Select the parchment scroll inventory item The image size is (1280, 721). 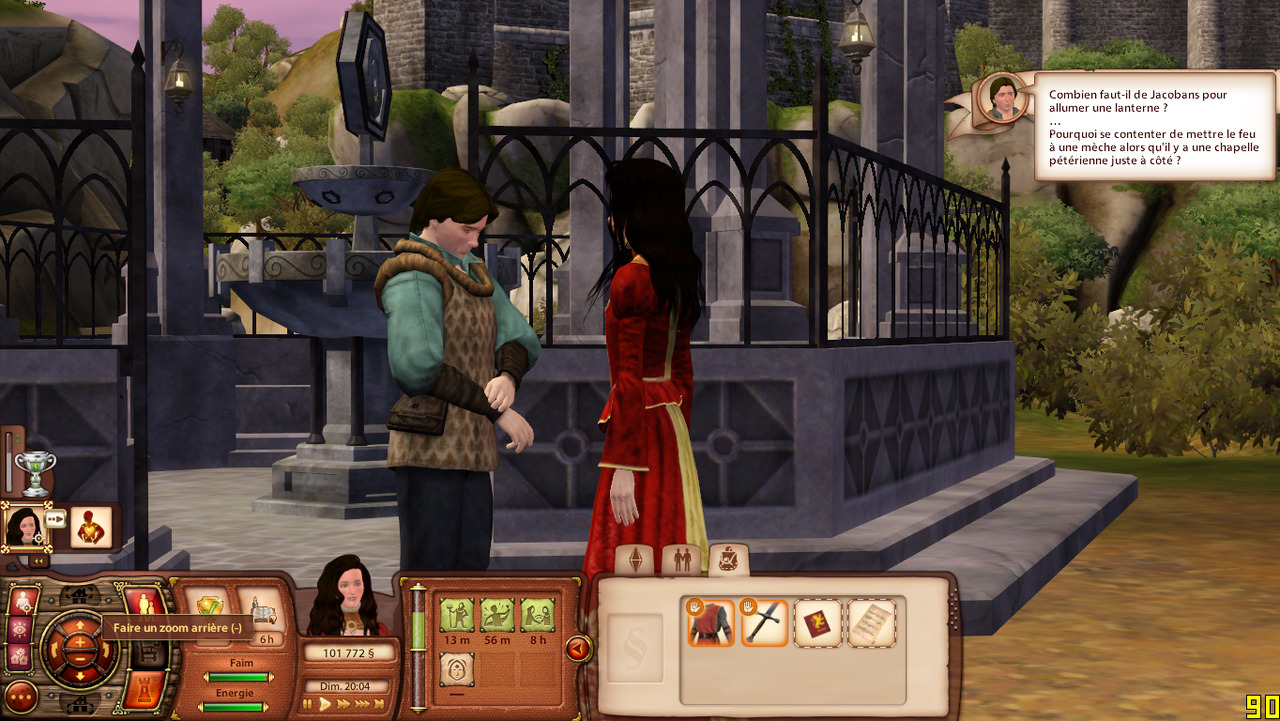871,622
